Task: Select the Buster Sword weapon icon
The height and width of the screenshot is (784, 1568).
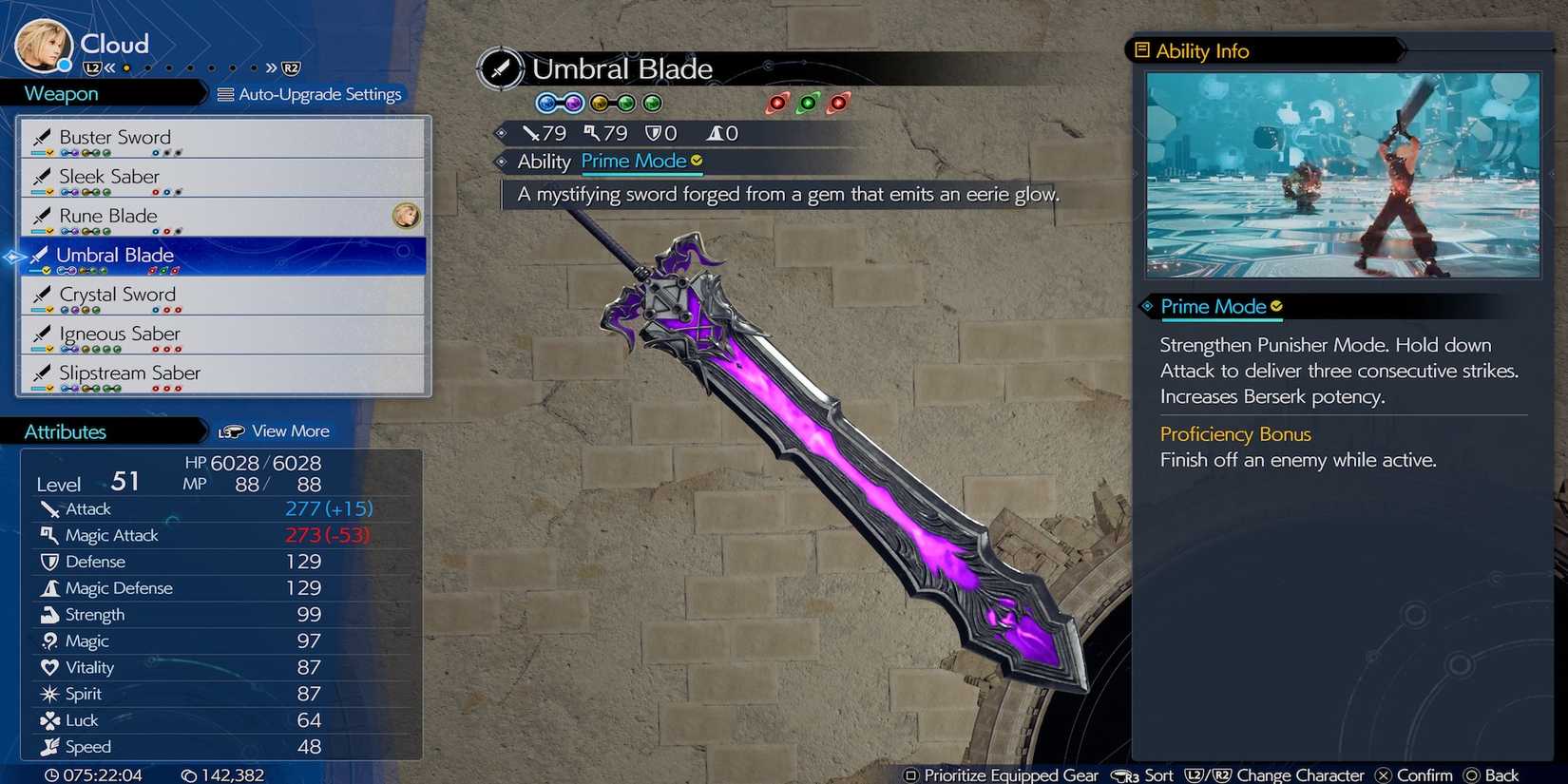Action: pyautogui.click(x=43, y=137)
